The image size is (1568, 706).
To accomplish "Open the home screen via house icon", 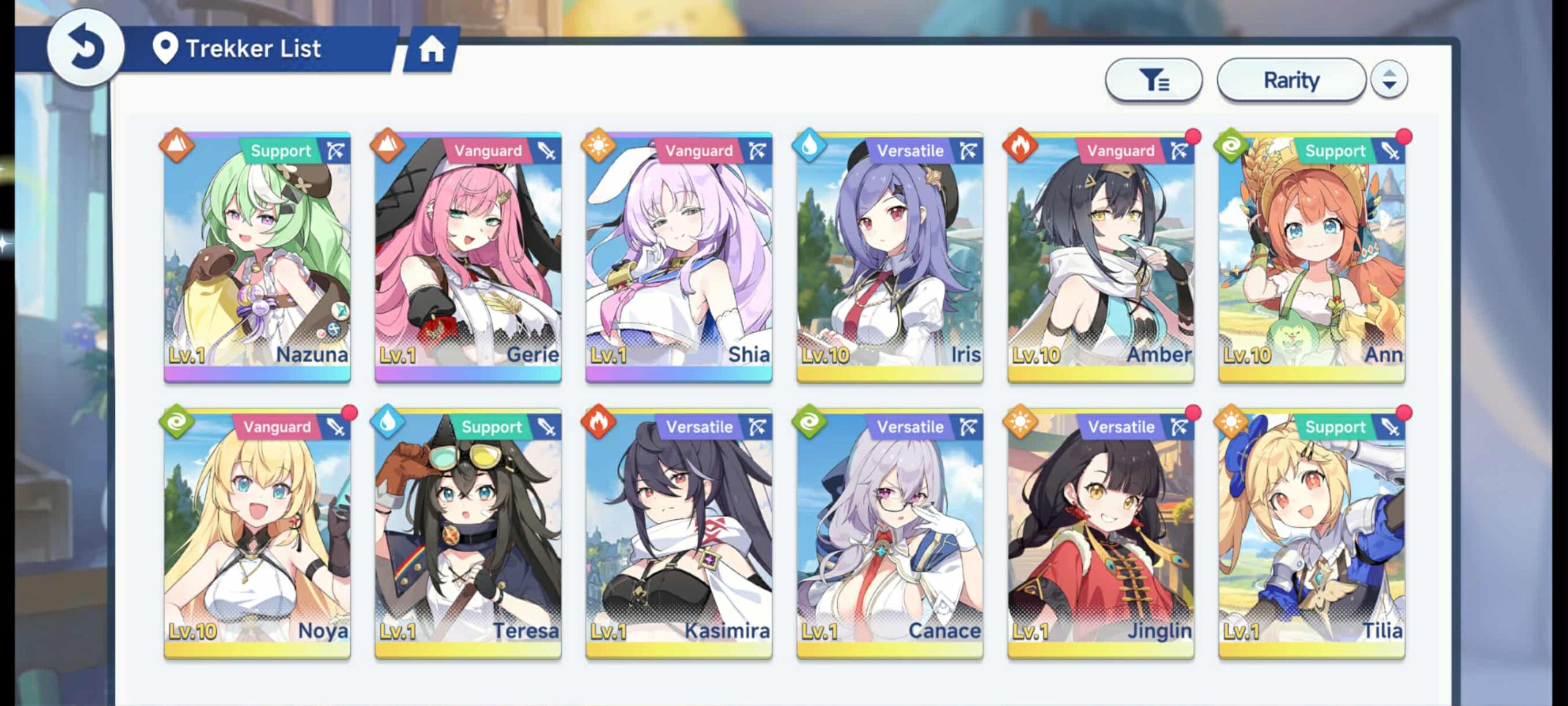I will [x=431, y=49].
